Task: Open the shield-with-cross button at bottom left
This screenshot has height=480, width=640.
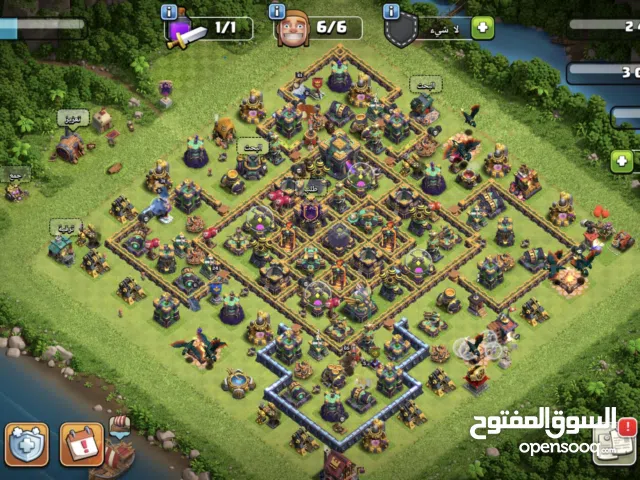Action: [x=27, y=444]
